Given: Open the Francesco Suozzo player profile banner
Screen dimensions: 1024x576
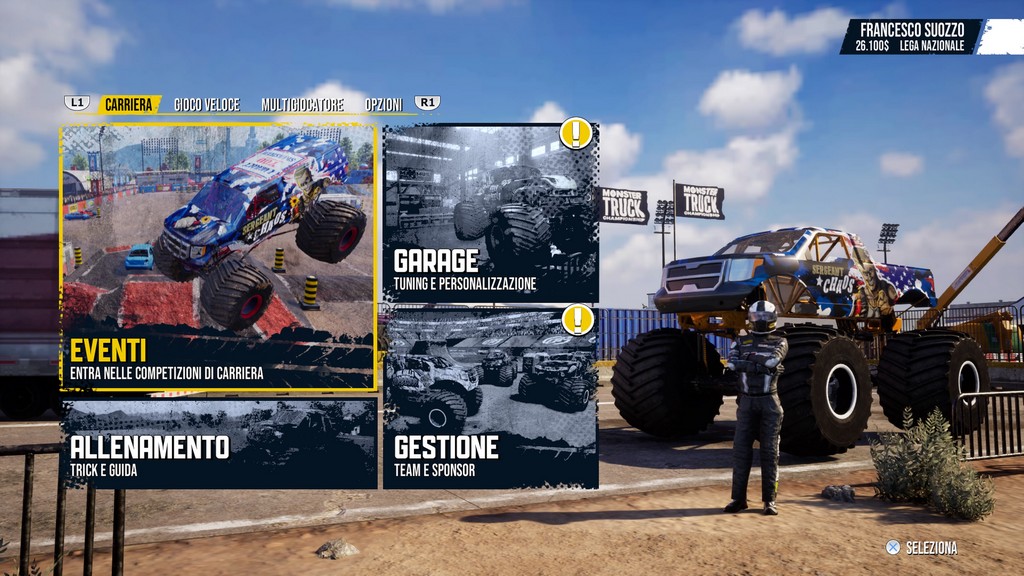Looking at the screenshot, I should [912, 36].
